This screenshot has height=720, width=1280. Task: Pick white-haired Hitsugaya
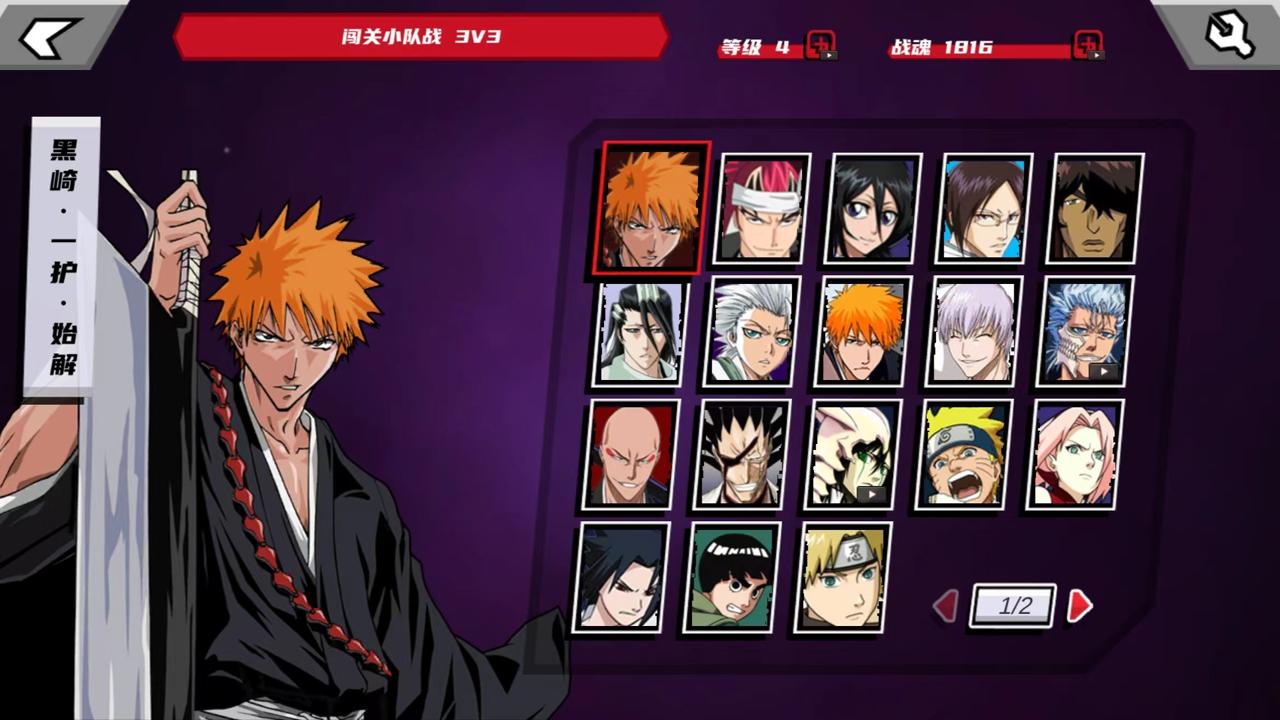click(753, 331)
